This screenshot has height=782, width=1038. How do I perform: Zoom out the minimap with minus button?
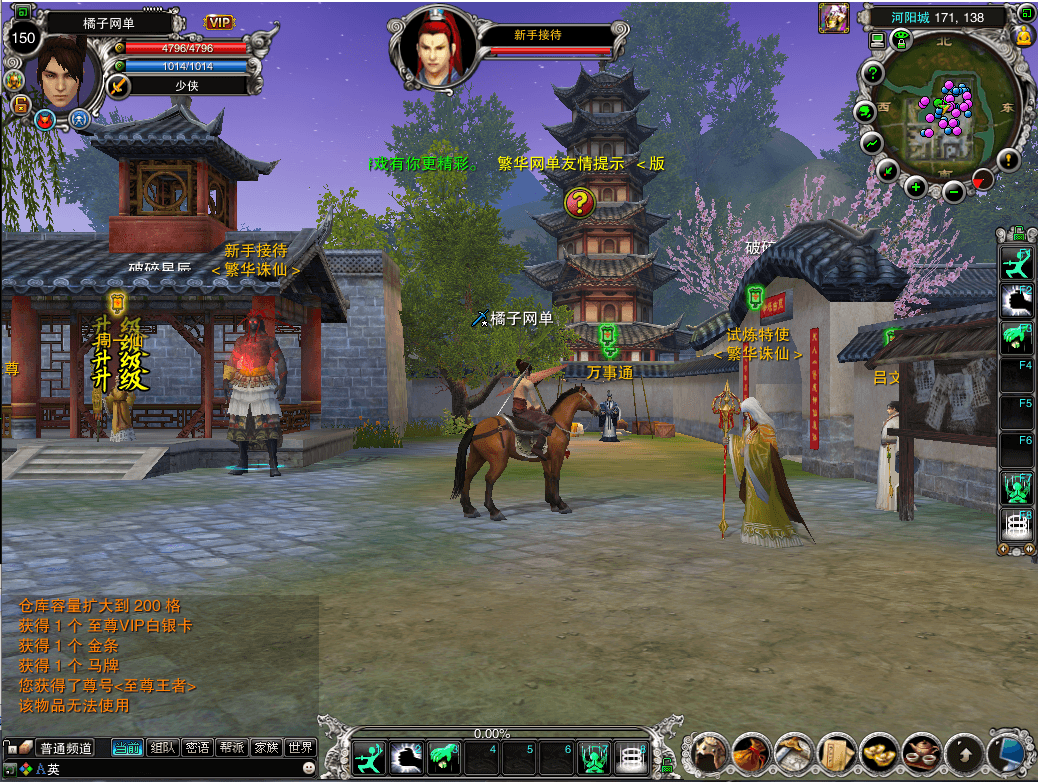(x=953, y=191)
